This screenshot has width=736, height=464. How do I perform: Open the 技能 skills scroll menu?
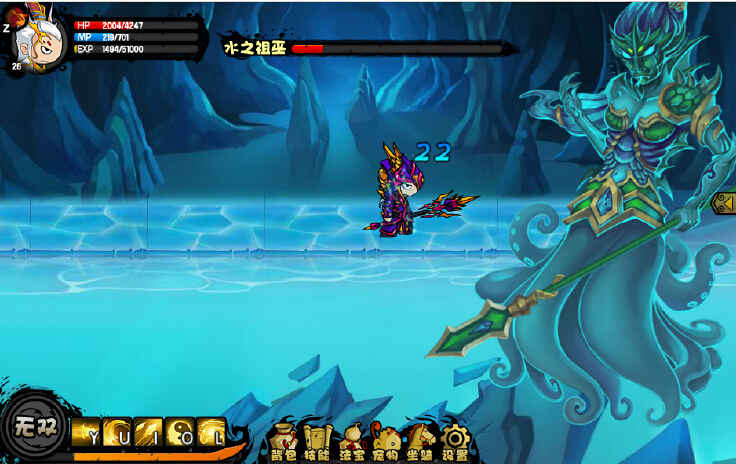[317, 440]
